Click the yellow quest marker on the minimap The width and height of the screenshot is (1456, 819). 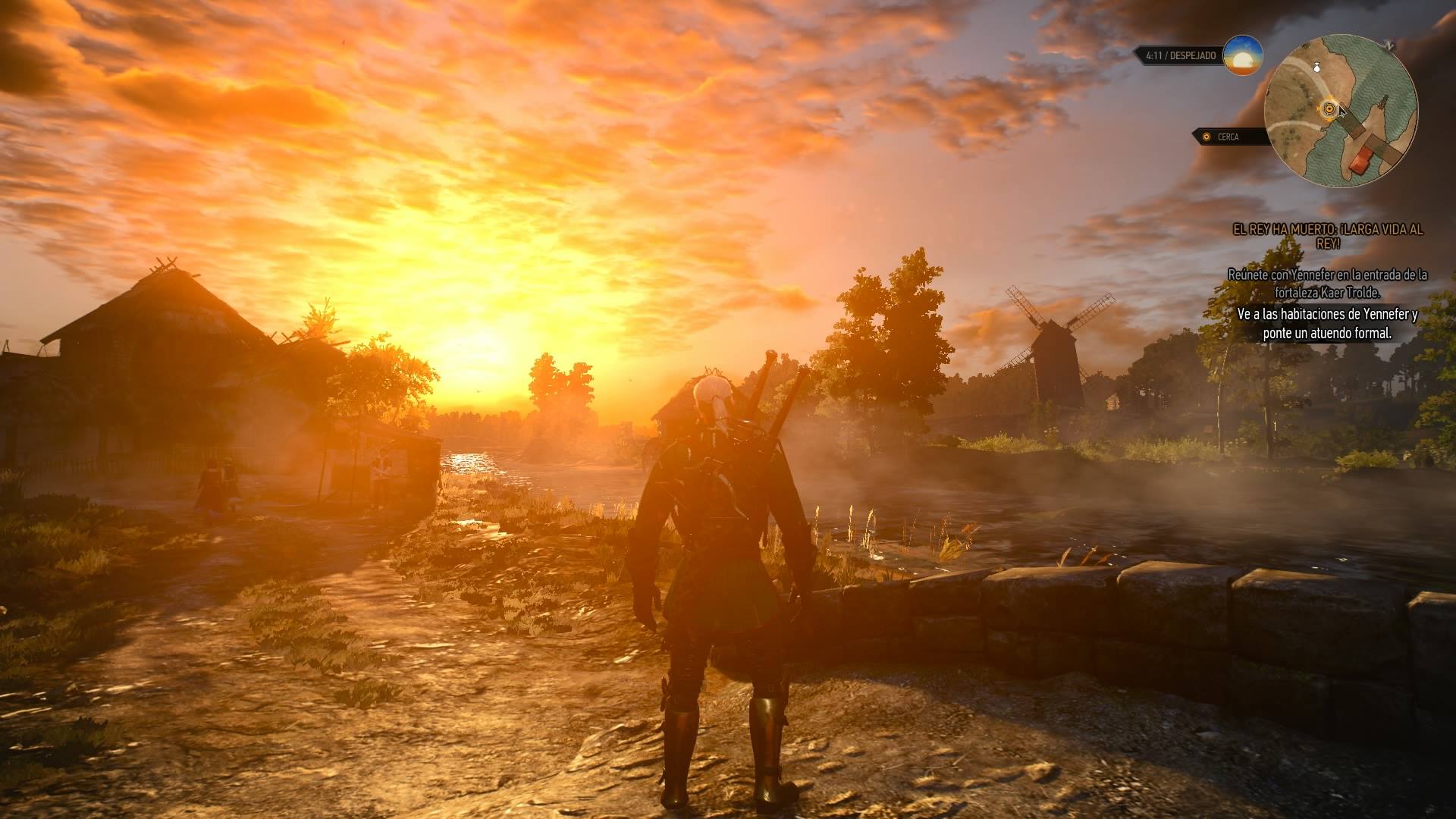click(x=1328, y=109)
